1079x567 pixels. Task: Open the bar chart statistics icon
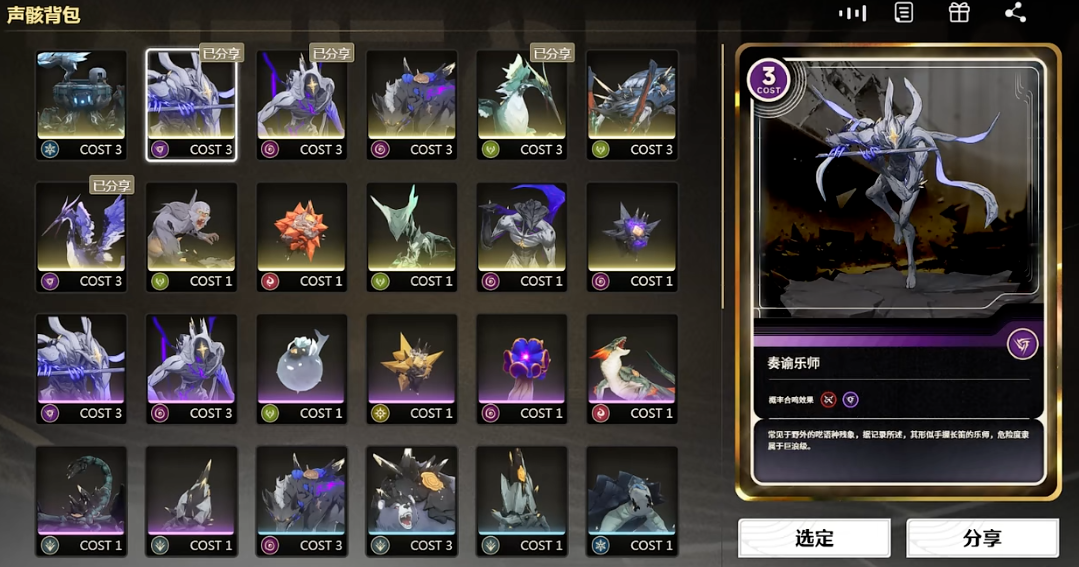point(852,13)
